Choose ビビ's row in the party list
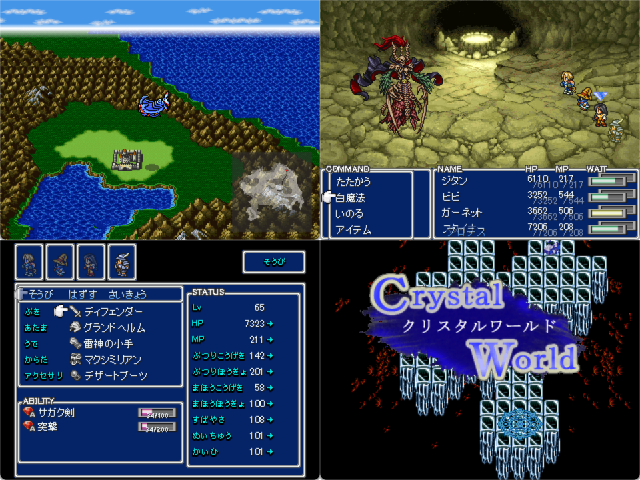 pos(451,197)
